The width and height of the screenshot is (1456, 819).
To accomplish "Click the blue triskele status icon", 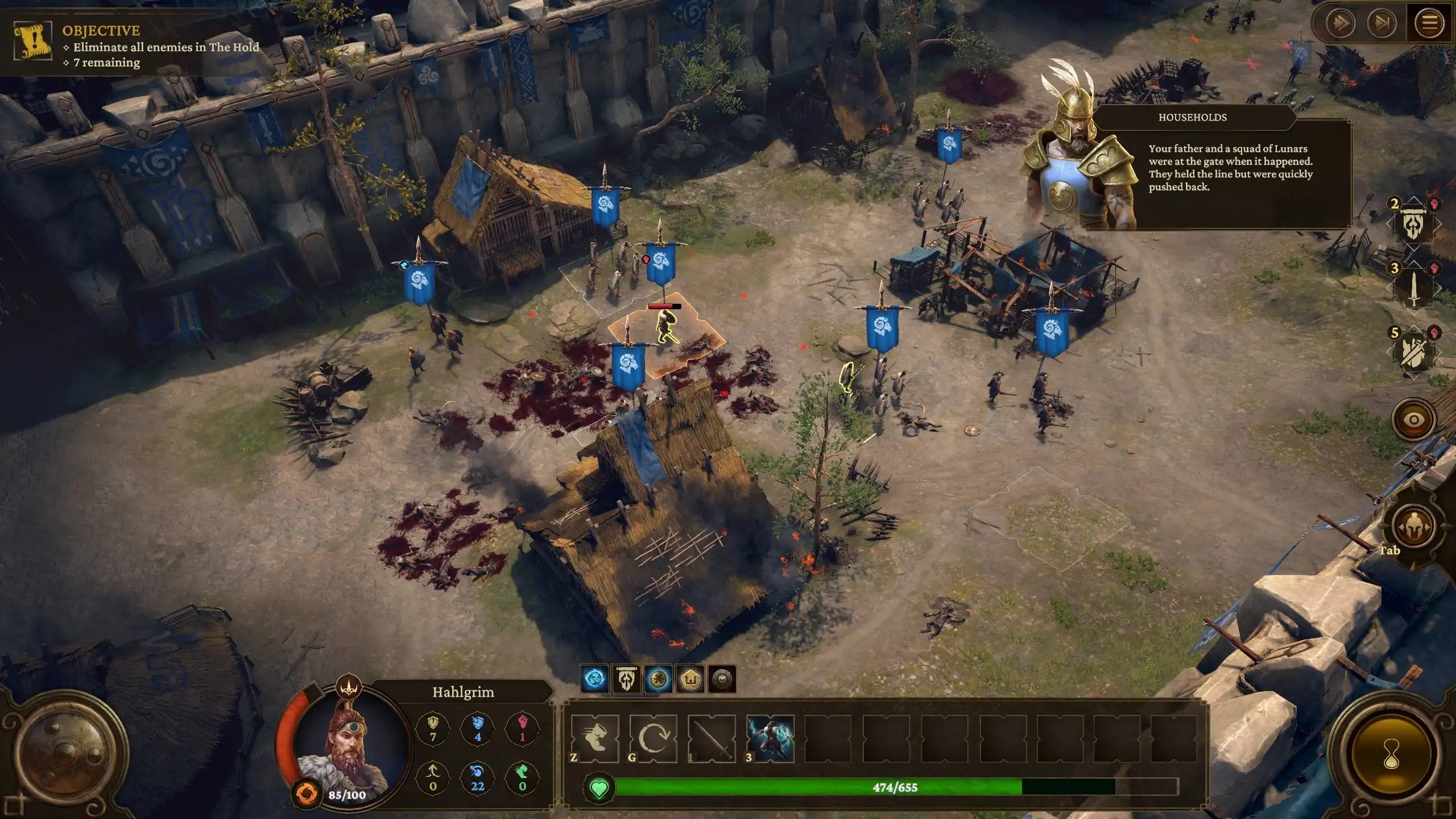I will 595,679.
